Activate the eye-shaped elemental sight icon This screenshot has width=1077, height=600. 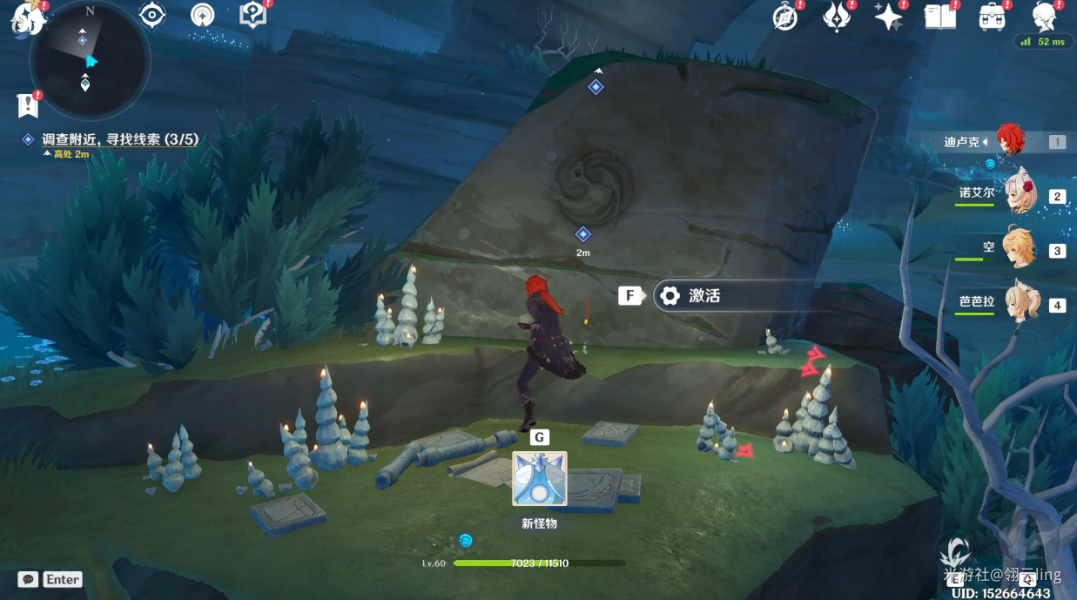pos(152,15)
